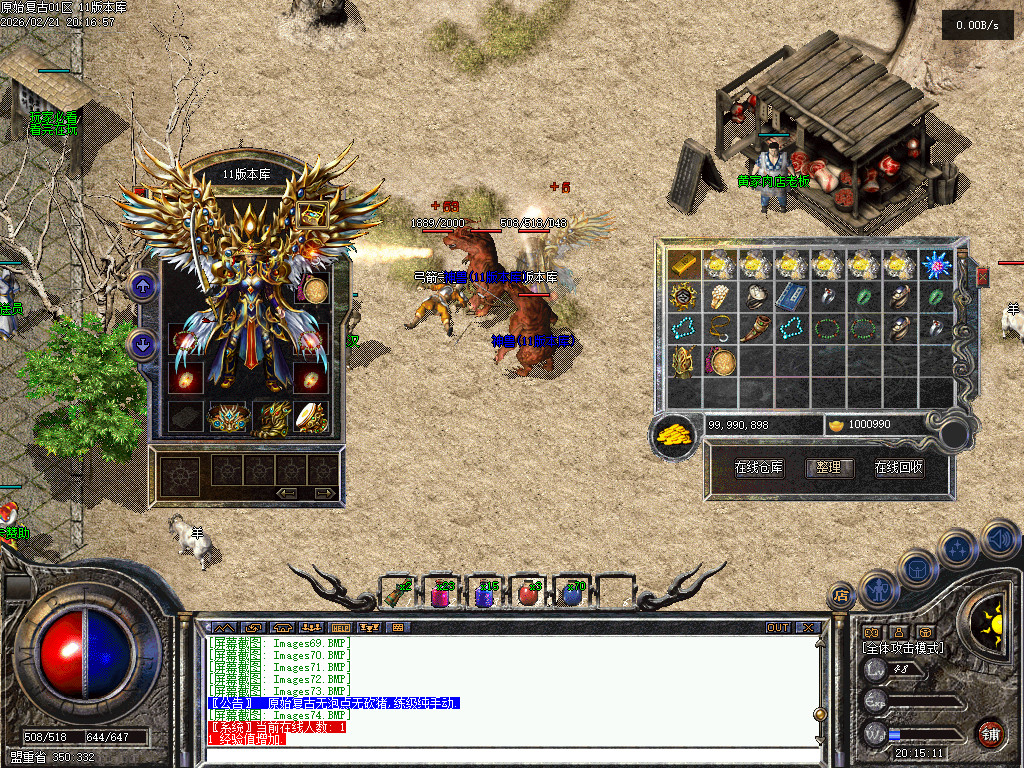Select the equipped belt slot
1024x768 pixels.
pyautogui.click(x=229, y=417)
